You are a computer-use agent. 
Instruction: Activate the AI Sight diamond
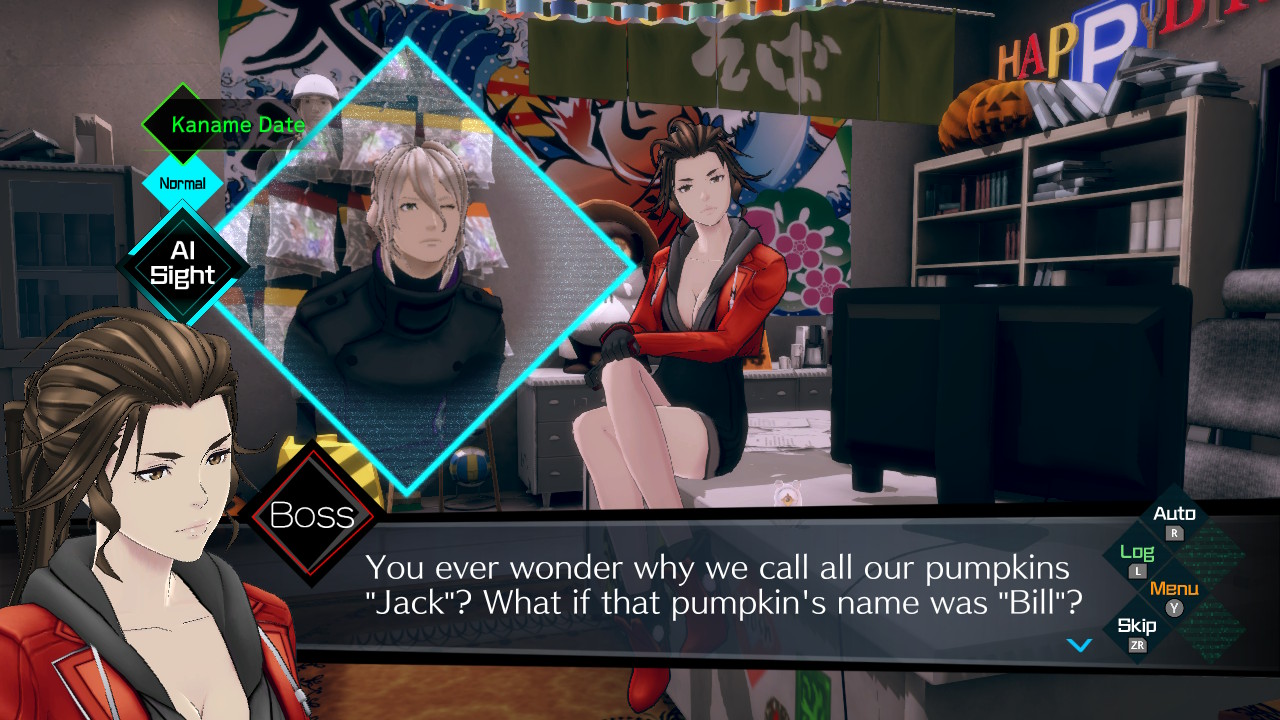pos(182,265)
